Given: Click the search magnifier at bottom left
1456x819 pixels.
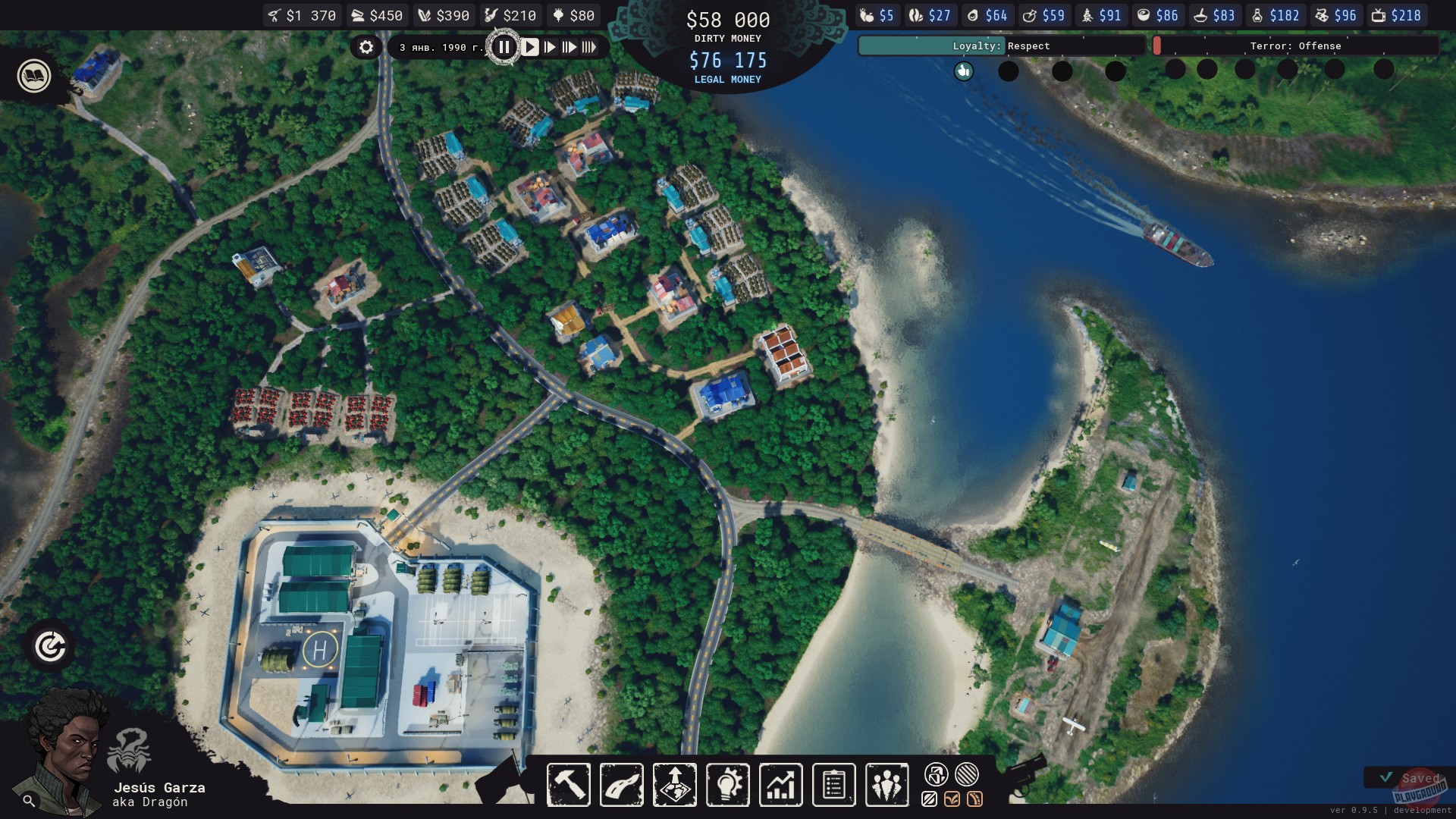Looking at the screenshot, I should pyautogui.click(x=27, y=799).
